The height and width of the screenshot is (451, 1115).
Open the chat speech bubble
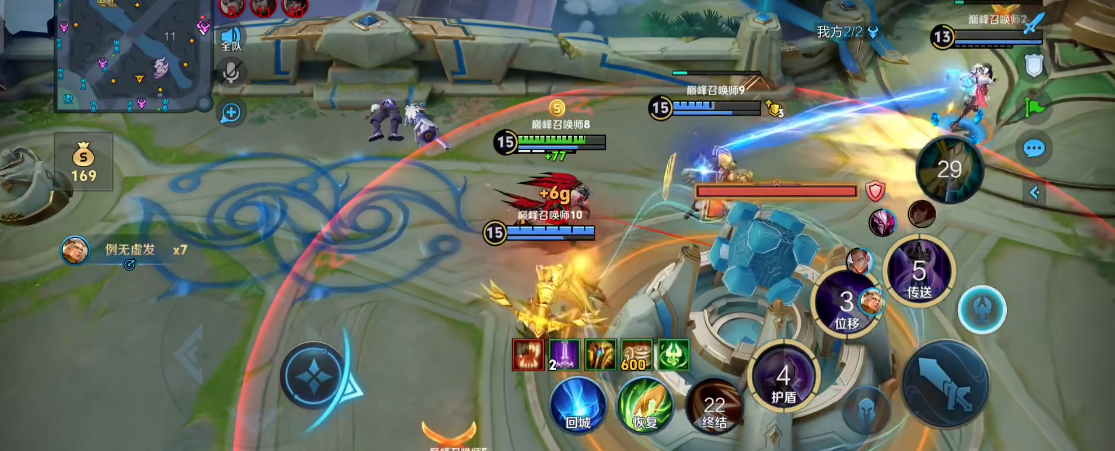coord(1033,149)
